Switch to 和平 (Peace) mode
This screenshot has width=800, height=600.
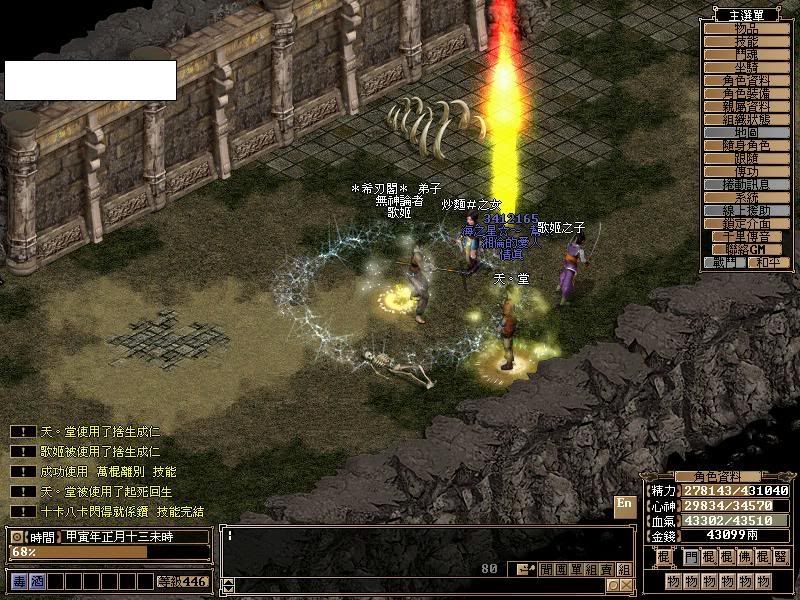pos(766,262)
